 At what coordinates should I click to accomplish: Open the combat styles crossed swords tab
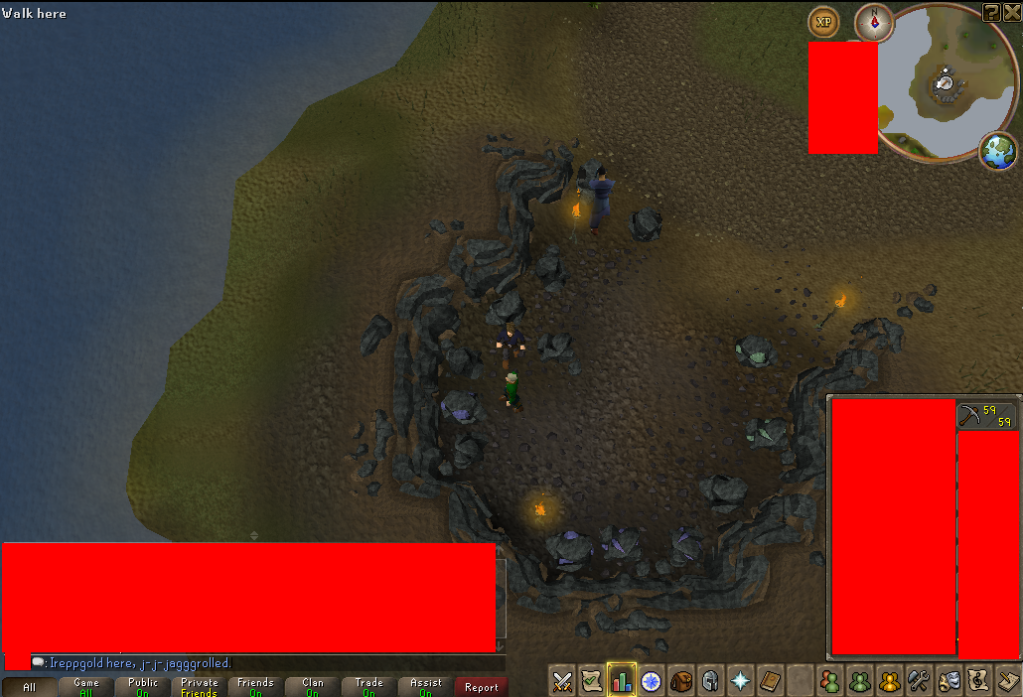(563, 681)
